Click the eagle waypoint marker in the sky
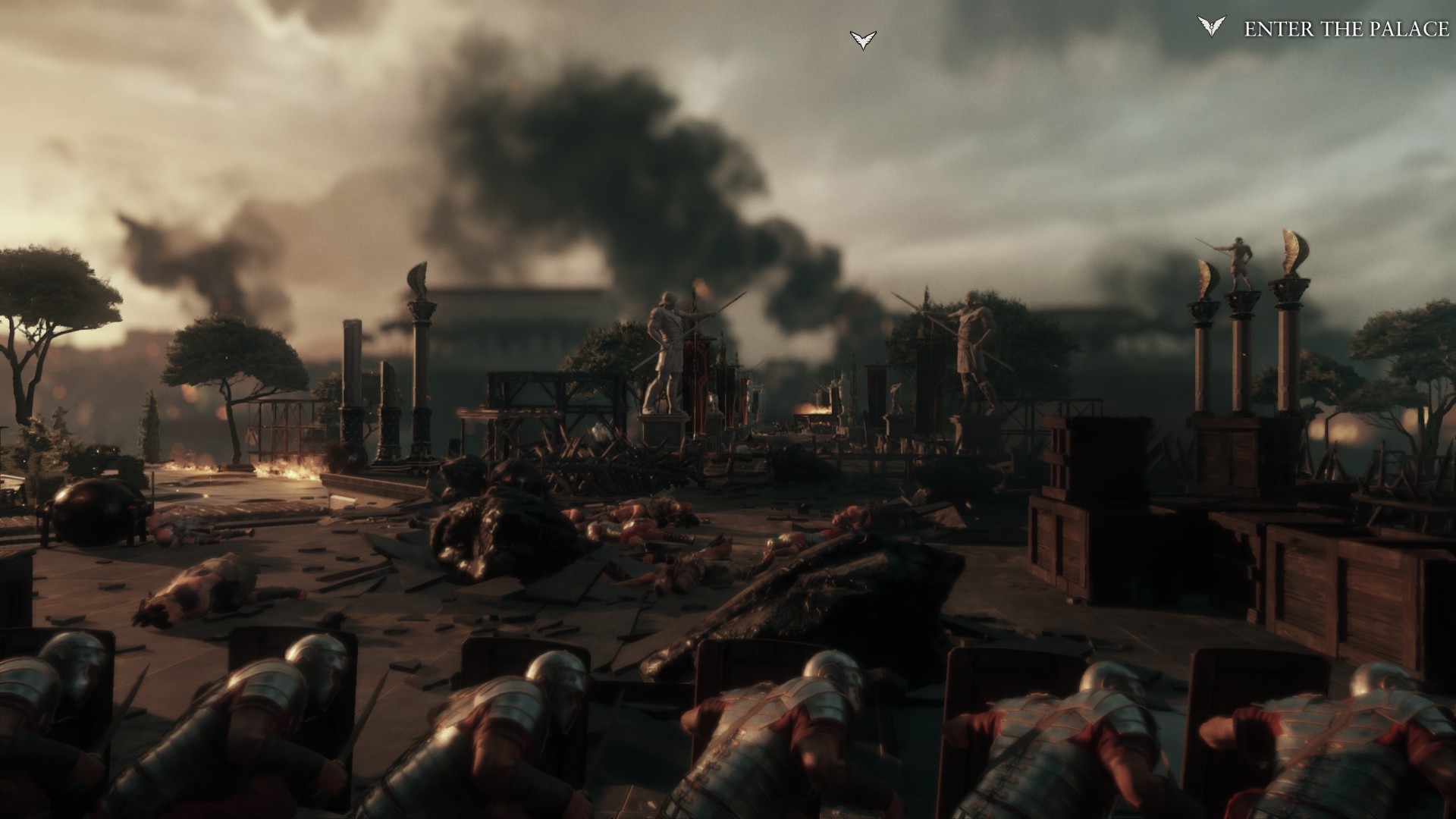This screenshot has width=1456, height=819. click(x=863, y=39)
